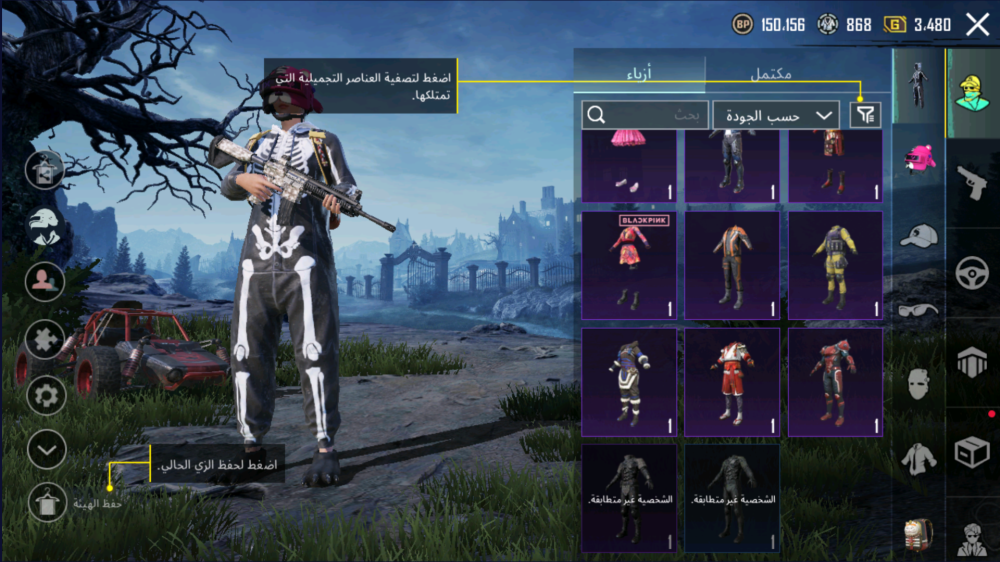Open the gear settings icon
The width and height of the screenshot is (1000, 562).
46,395
